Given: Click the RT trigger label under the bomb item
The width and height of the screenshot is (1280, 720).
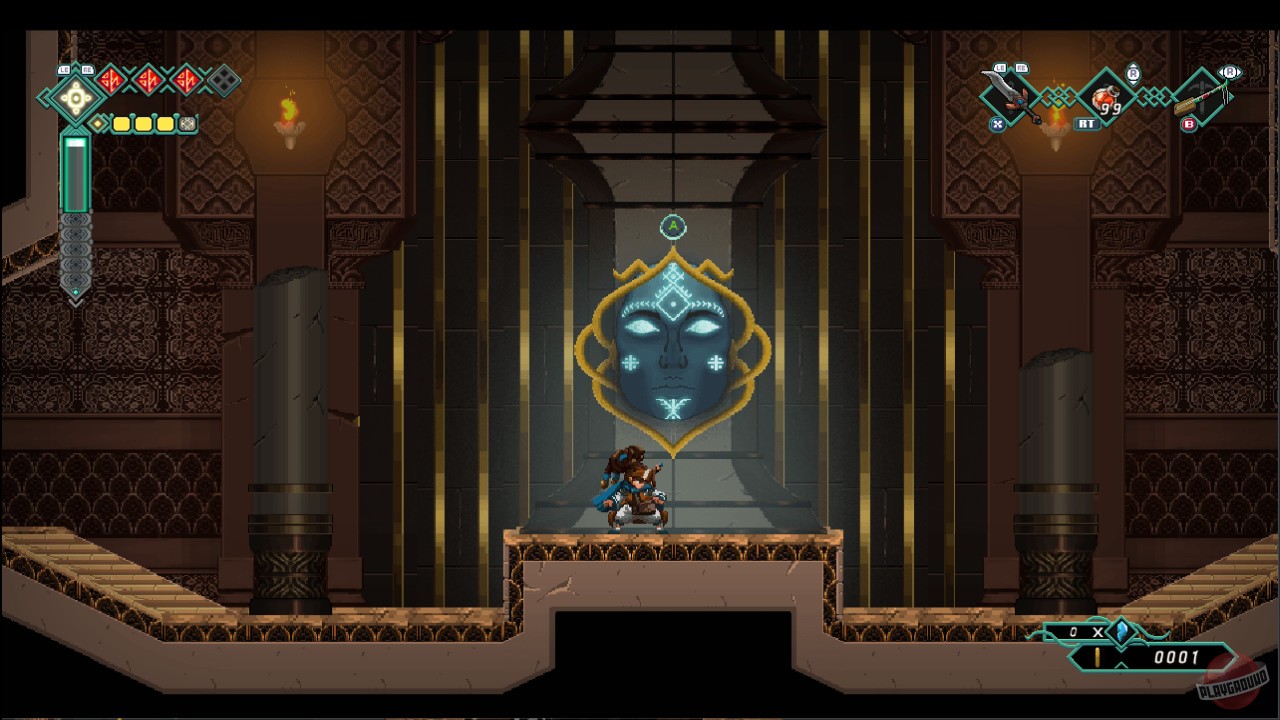Looking at the screenshot, I should coord(1086,122).
